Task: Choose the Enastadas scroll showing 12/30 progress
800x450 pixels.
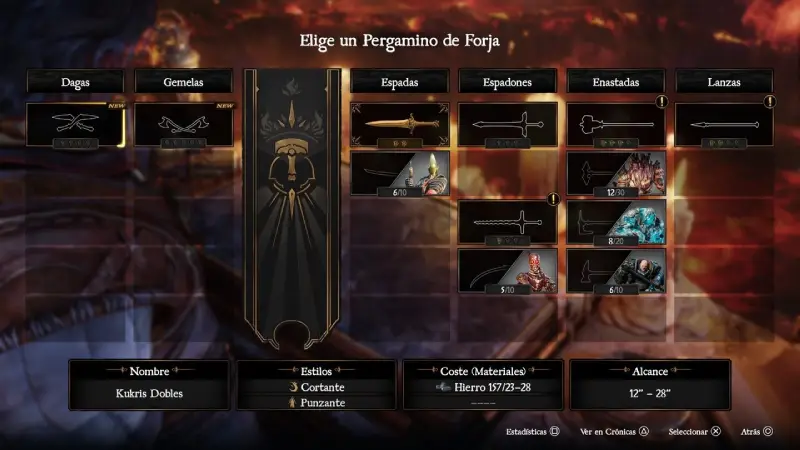Action: (616, 173)
